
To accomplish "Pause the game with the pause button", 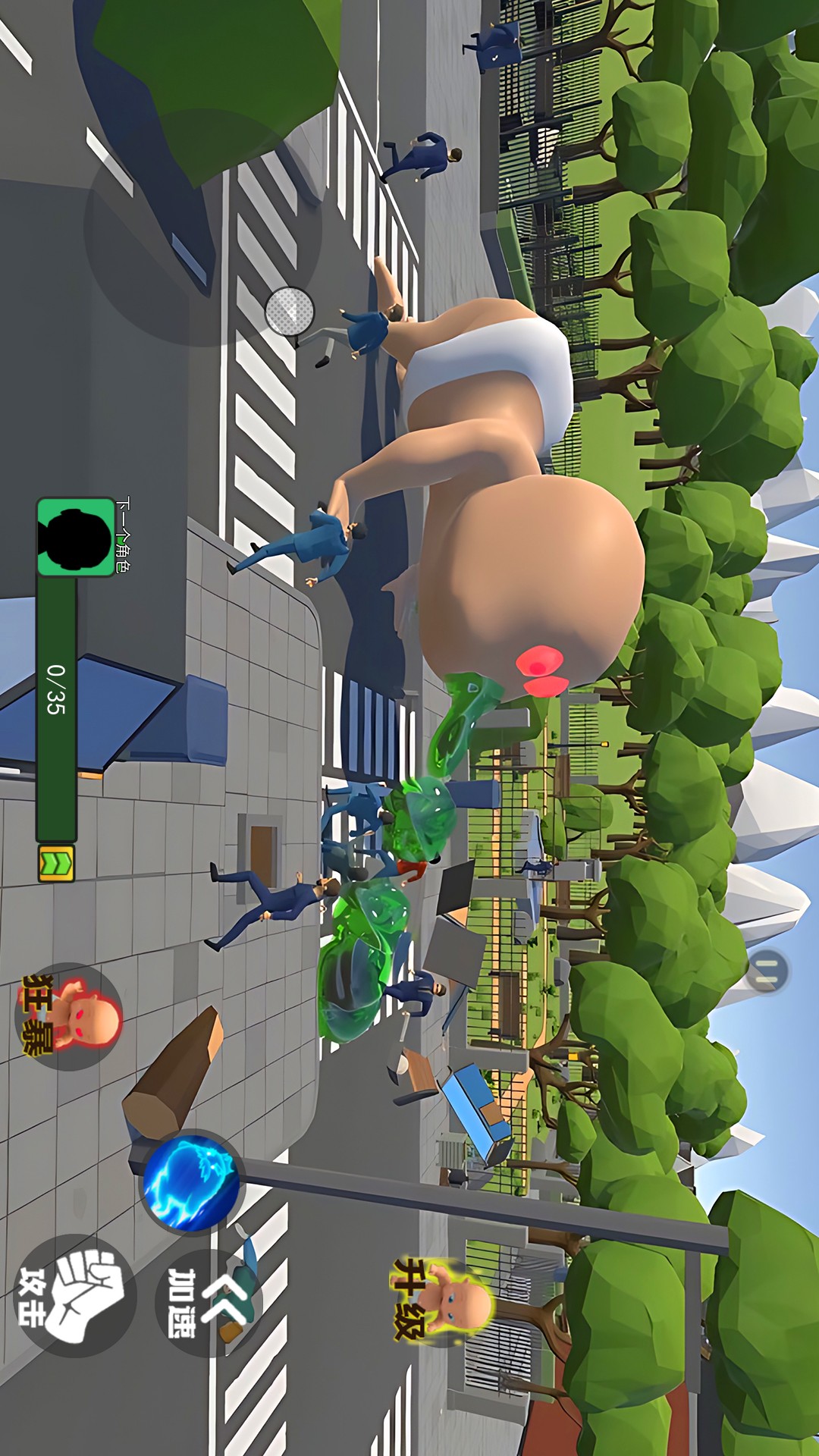I will [767, 971].
